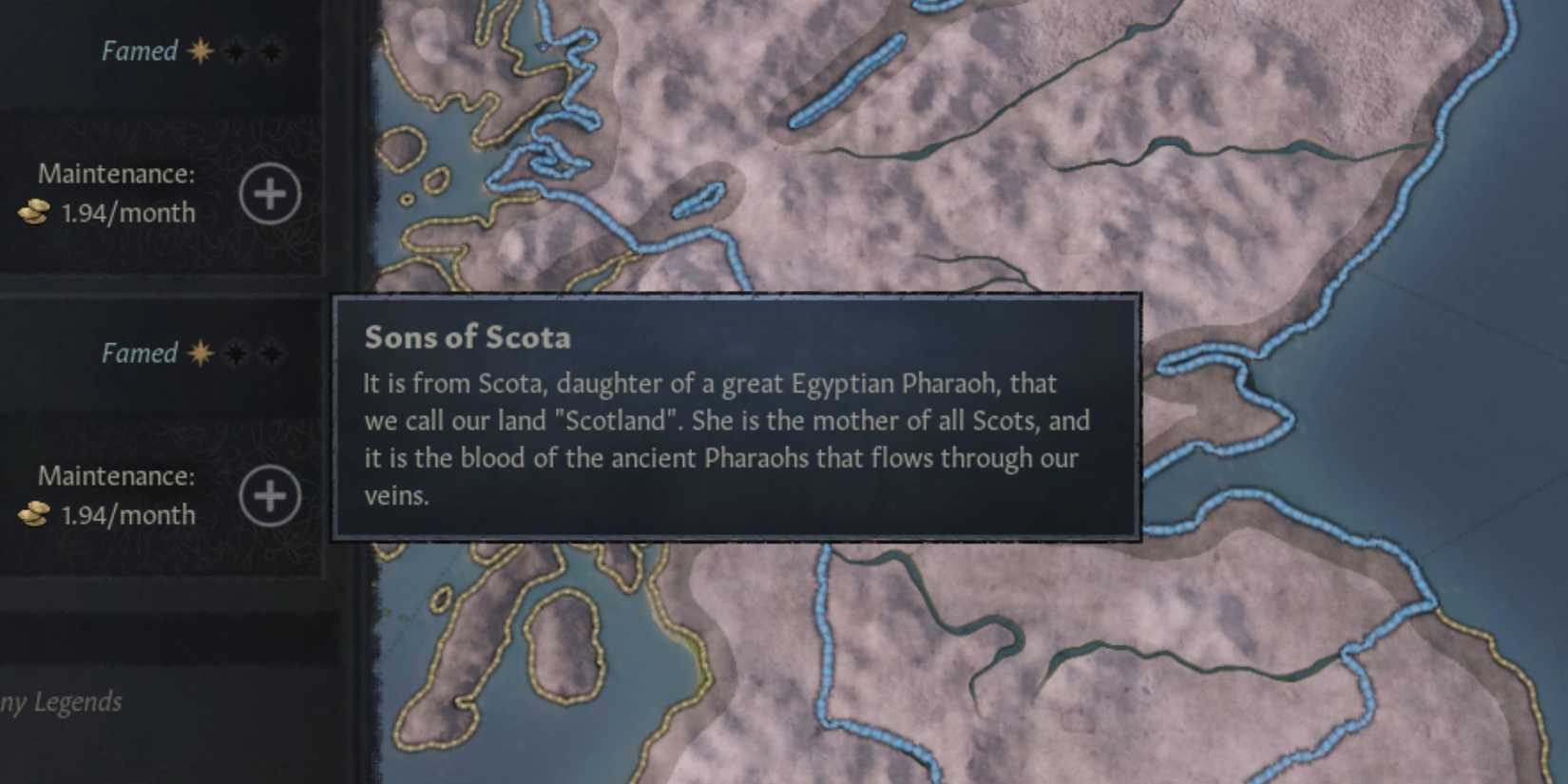The image size is (1568, 784).
Task: Click the Sons of Scota tooltip title
Action: point(468,336)
